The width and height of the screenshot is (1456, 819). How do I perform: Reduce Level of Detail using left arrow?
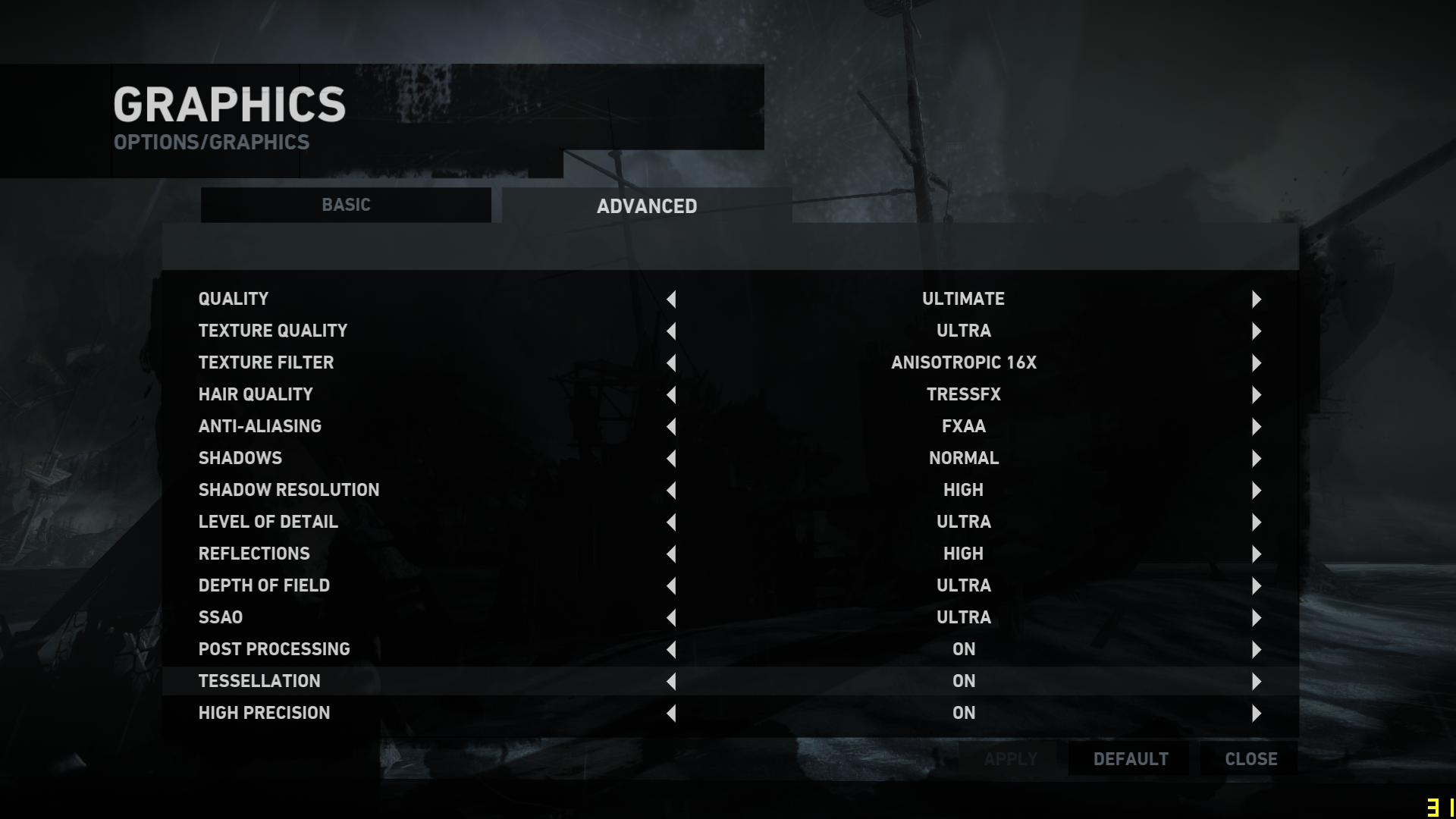click(x=671, y=522)
